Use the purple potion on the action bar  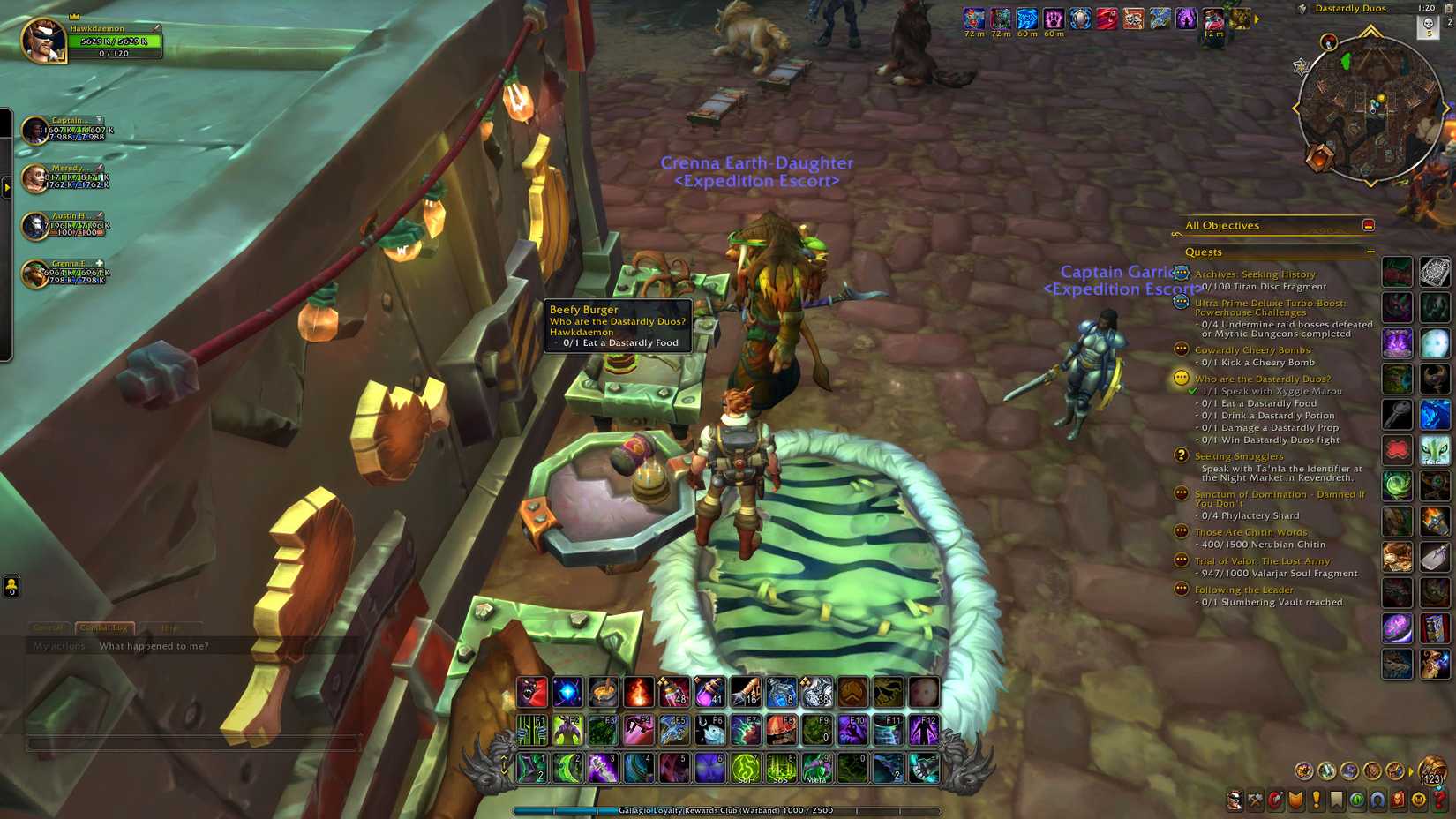(710, 693)
